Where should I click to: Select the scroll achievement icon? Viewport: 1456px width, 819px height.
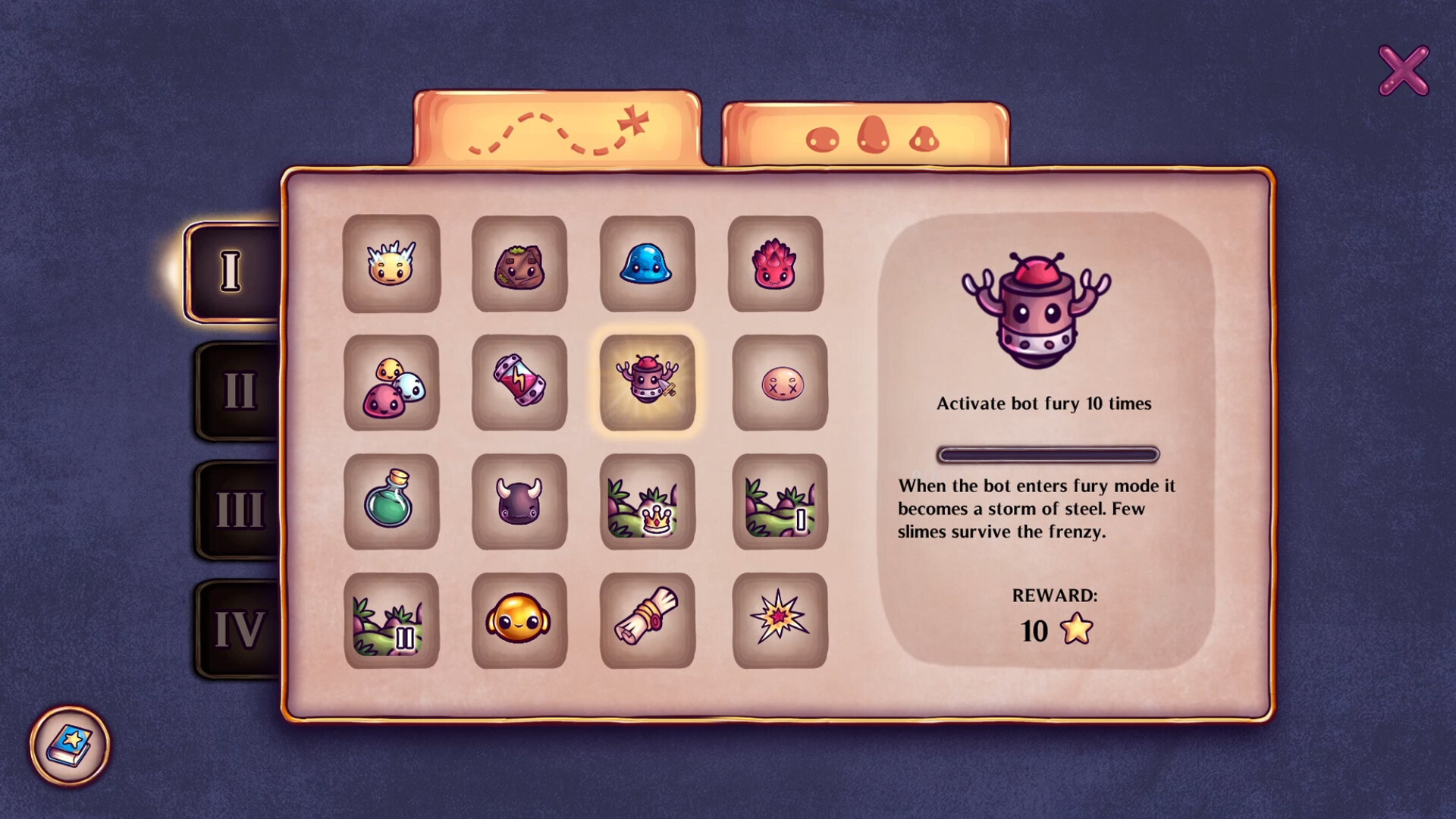click(x=648, y=620)
